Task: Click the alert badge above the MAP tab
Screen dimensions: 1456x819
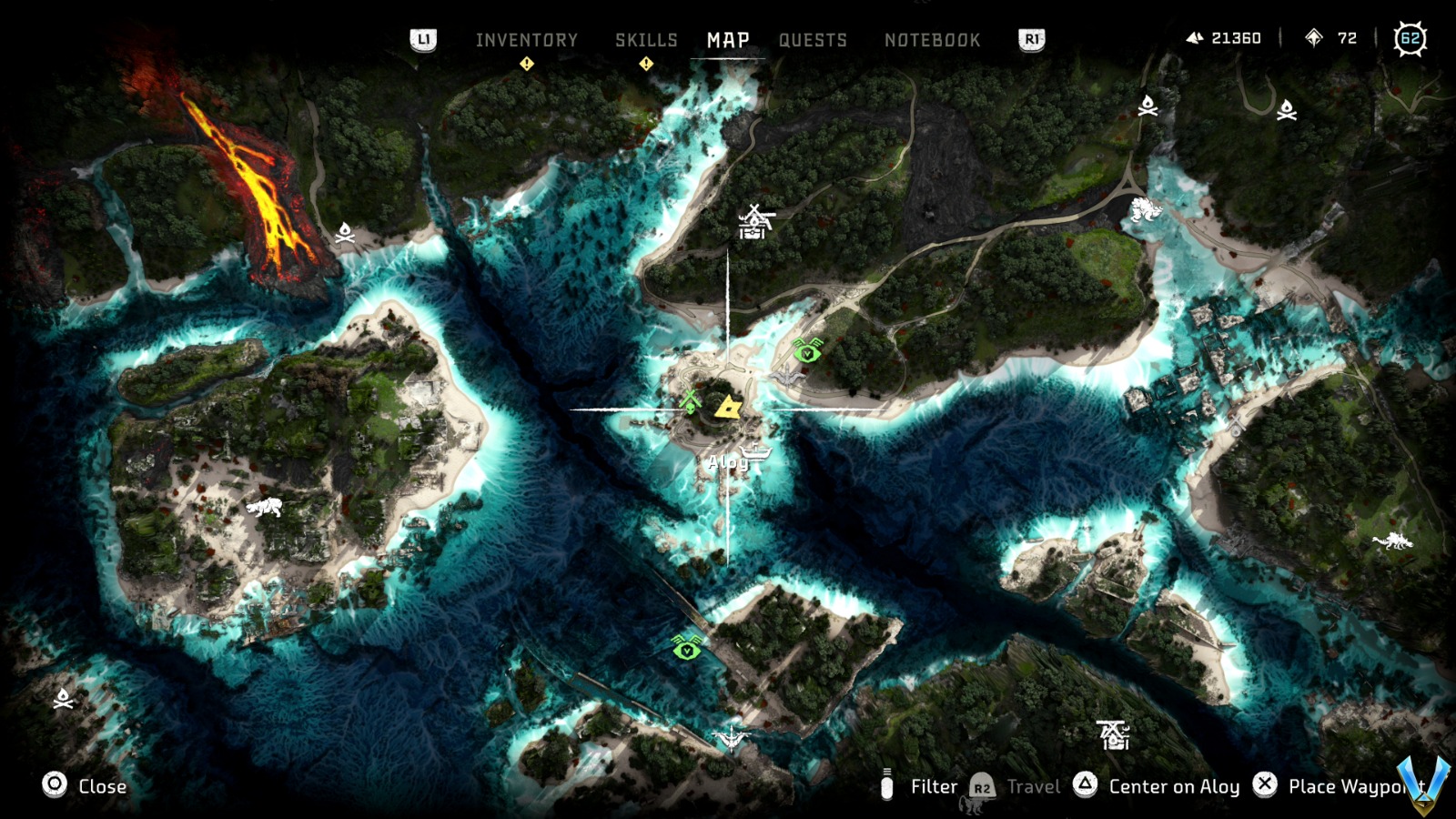Action: pyautogui.click(x=646, y=64)
